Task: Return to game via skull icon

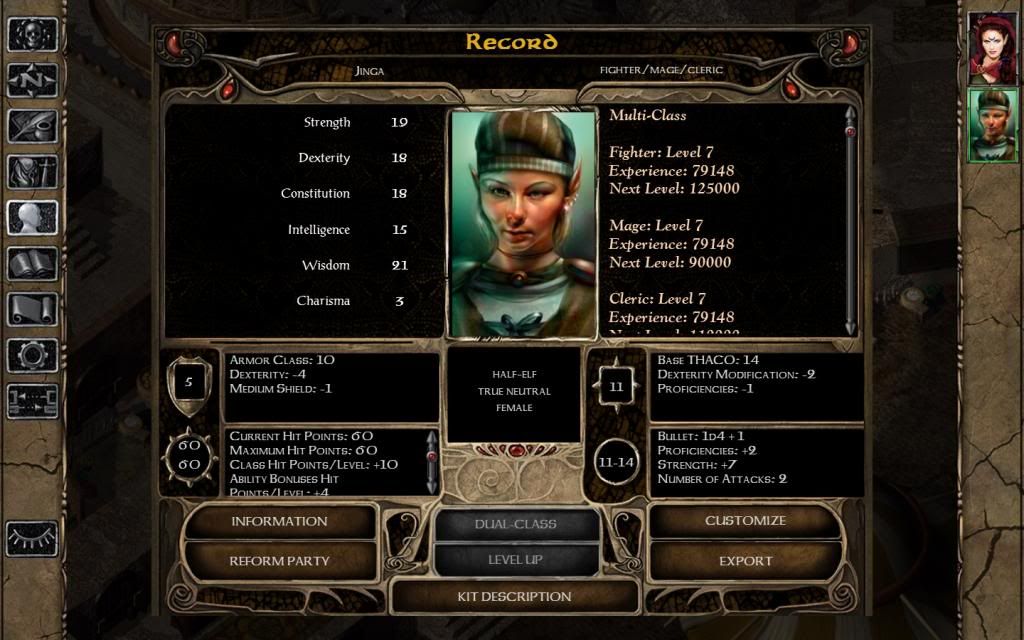Action: click(32, 35)
